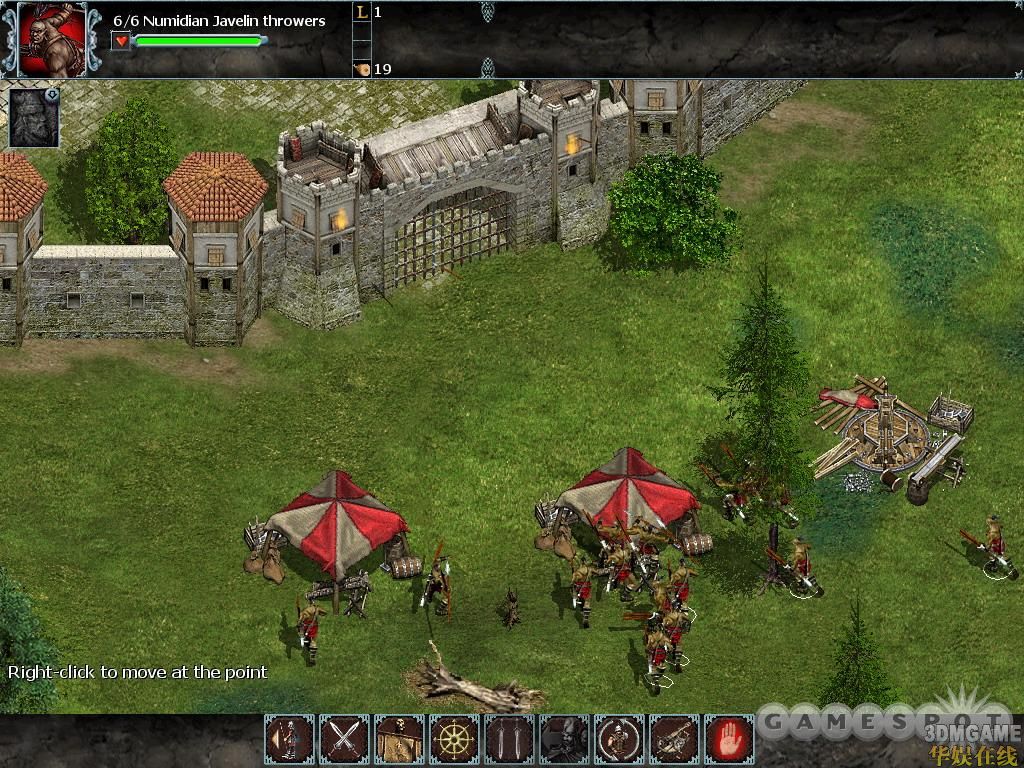Viewport: 1024px width, 768px height.
Task: Activate the circled legionary command icon
Action: coord(619,740)
